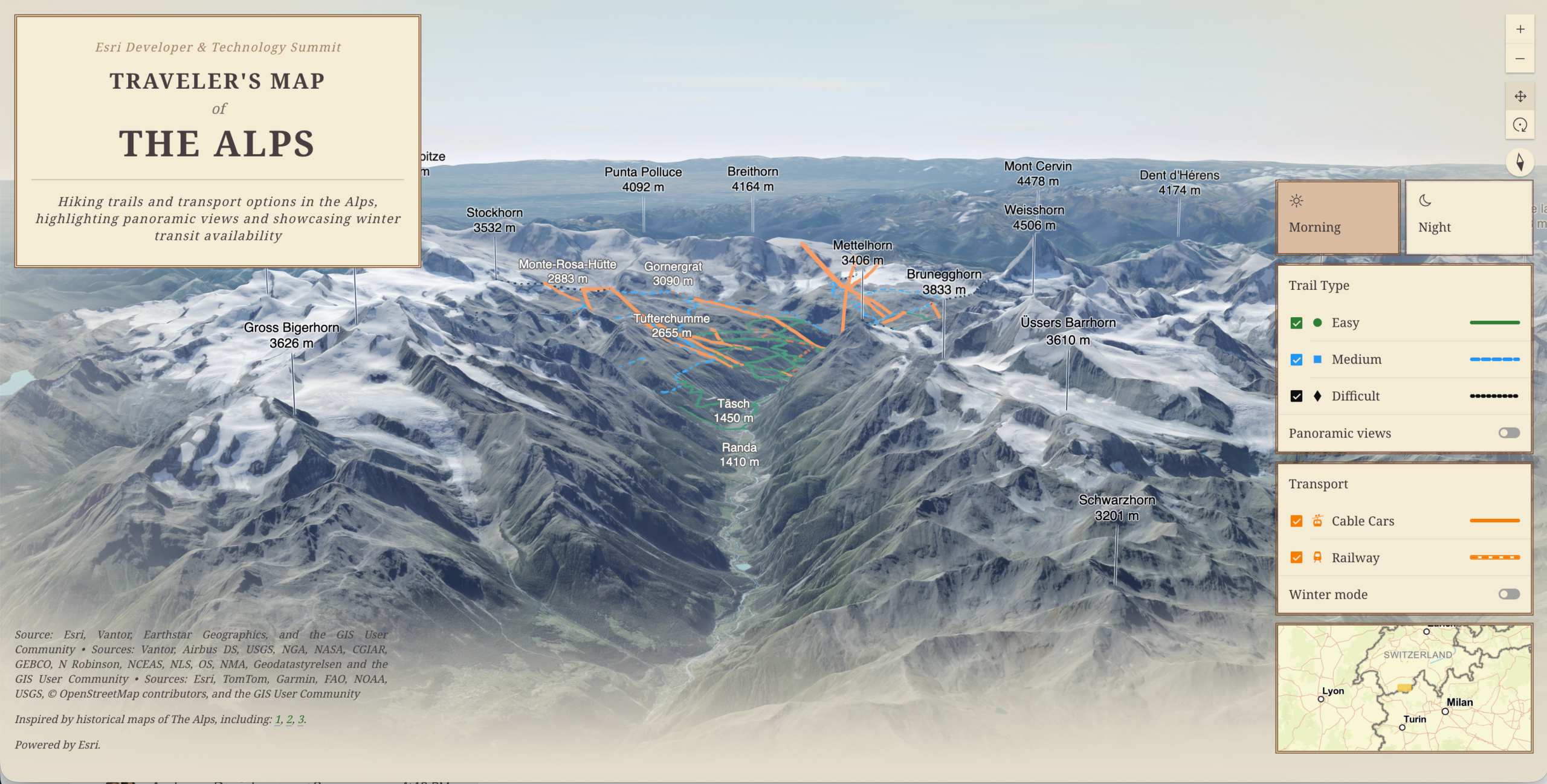
Task: Uncheck the Cable Cars transport option
Action: click(x=1296, y=521)
